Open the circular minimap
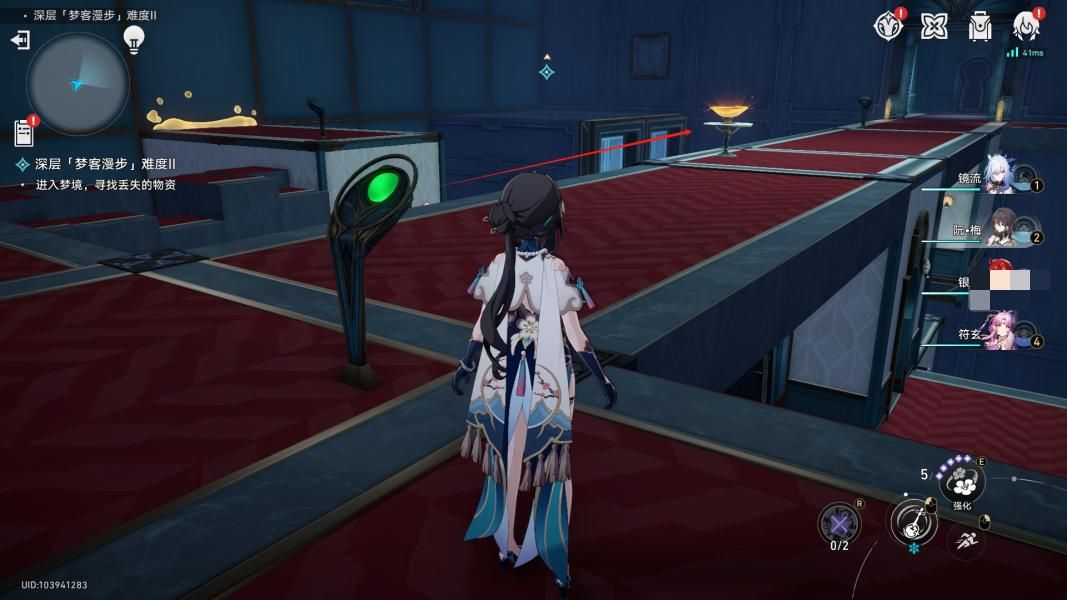This screenshot has height=600, width=1067. click(x=78, y=84)
